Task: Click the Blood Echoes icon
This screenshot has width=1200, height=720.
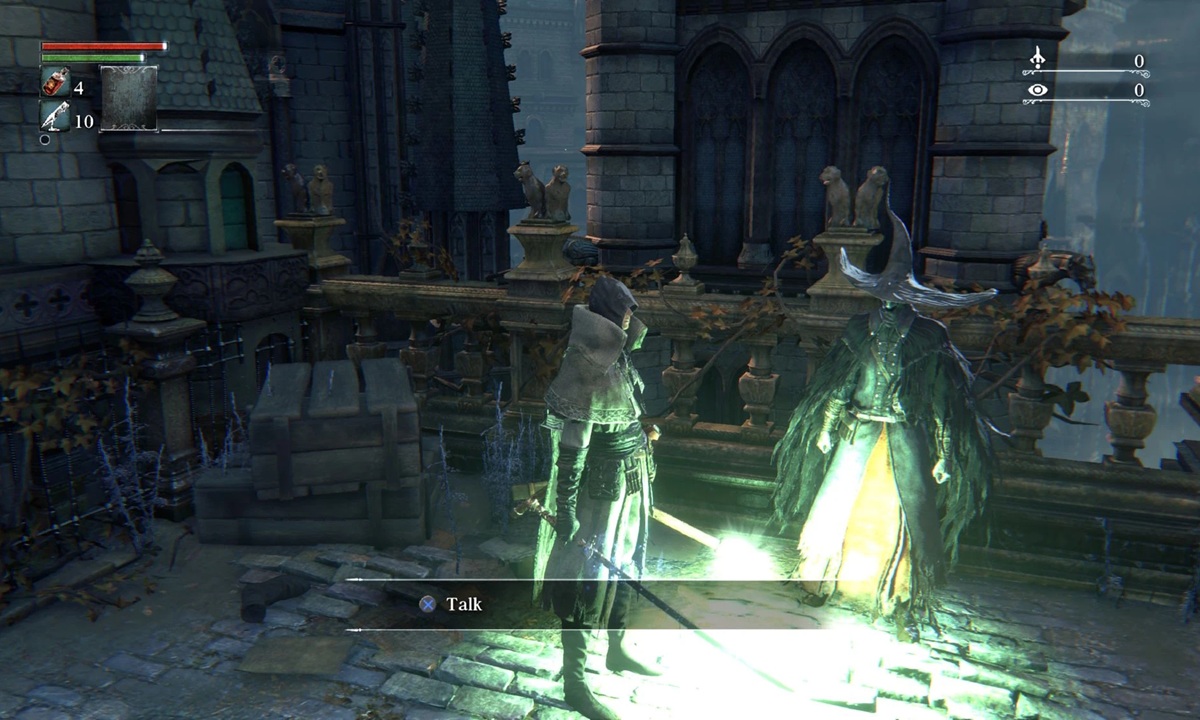Action: 1040,61
